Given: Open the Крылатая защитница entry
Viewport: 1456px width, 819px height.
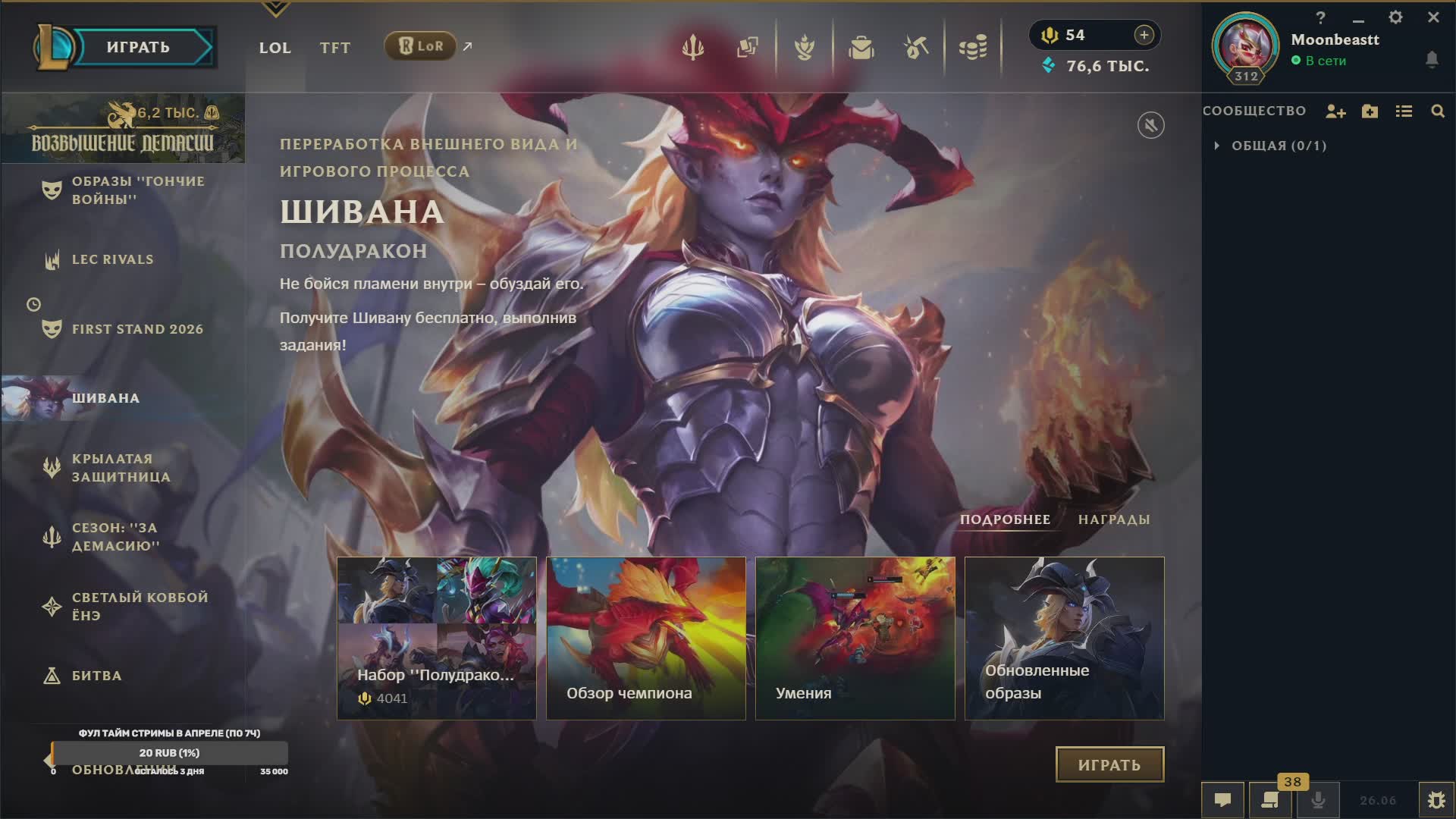Looking at the screenshot, I should point(121,468).
